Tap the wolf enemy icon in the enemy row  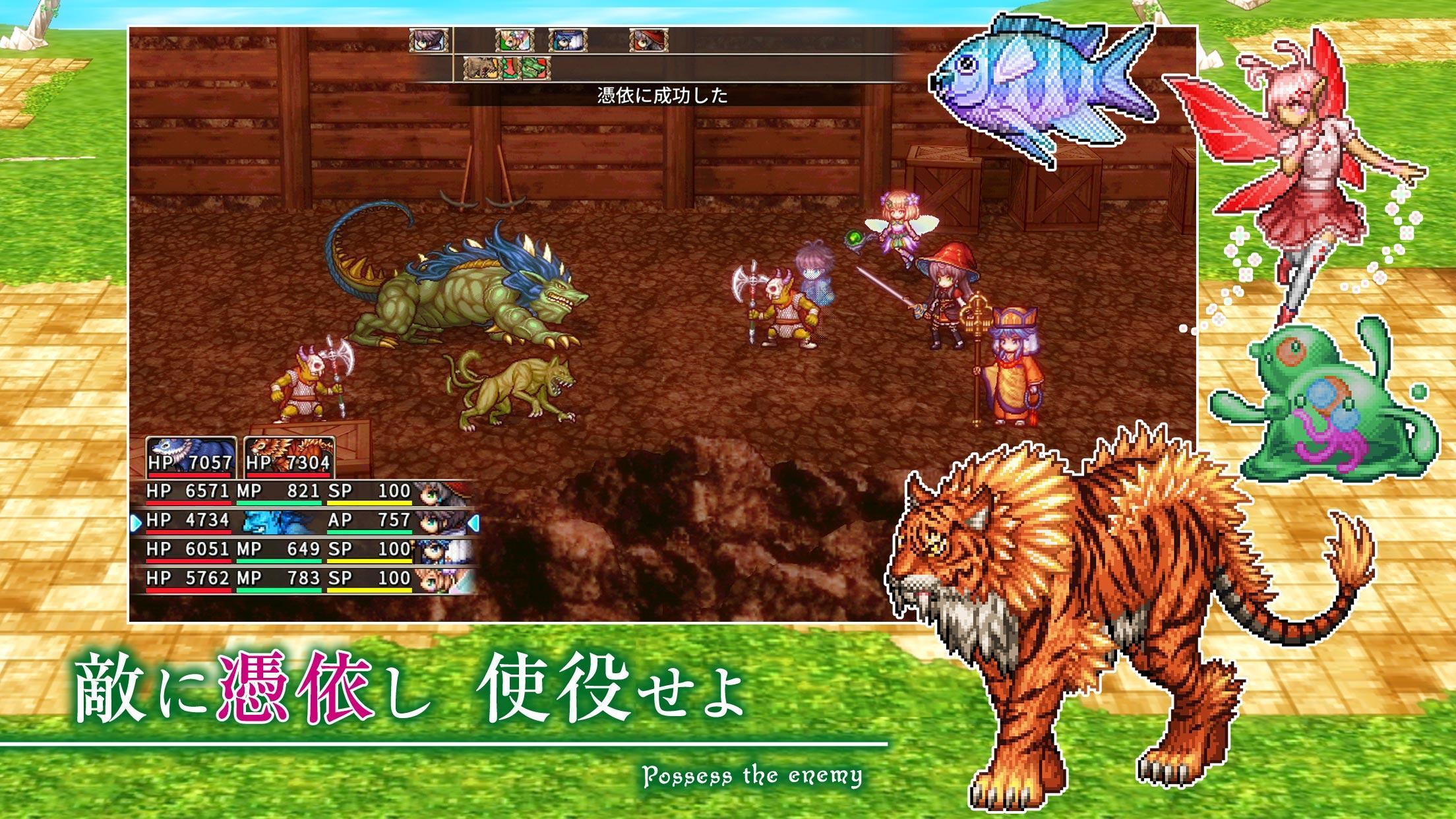point(482,69)
